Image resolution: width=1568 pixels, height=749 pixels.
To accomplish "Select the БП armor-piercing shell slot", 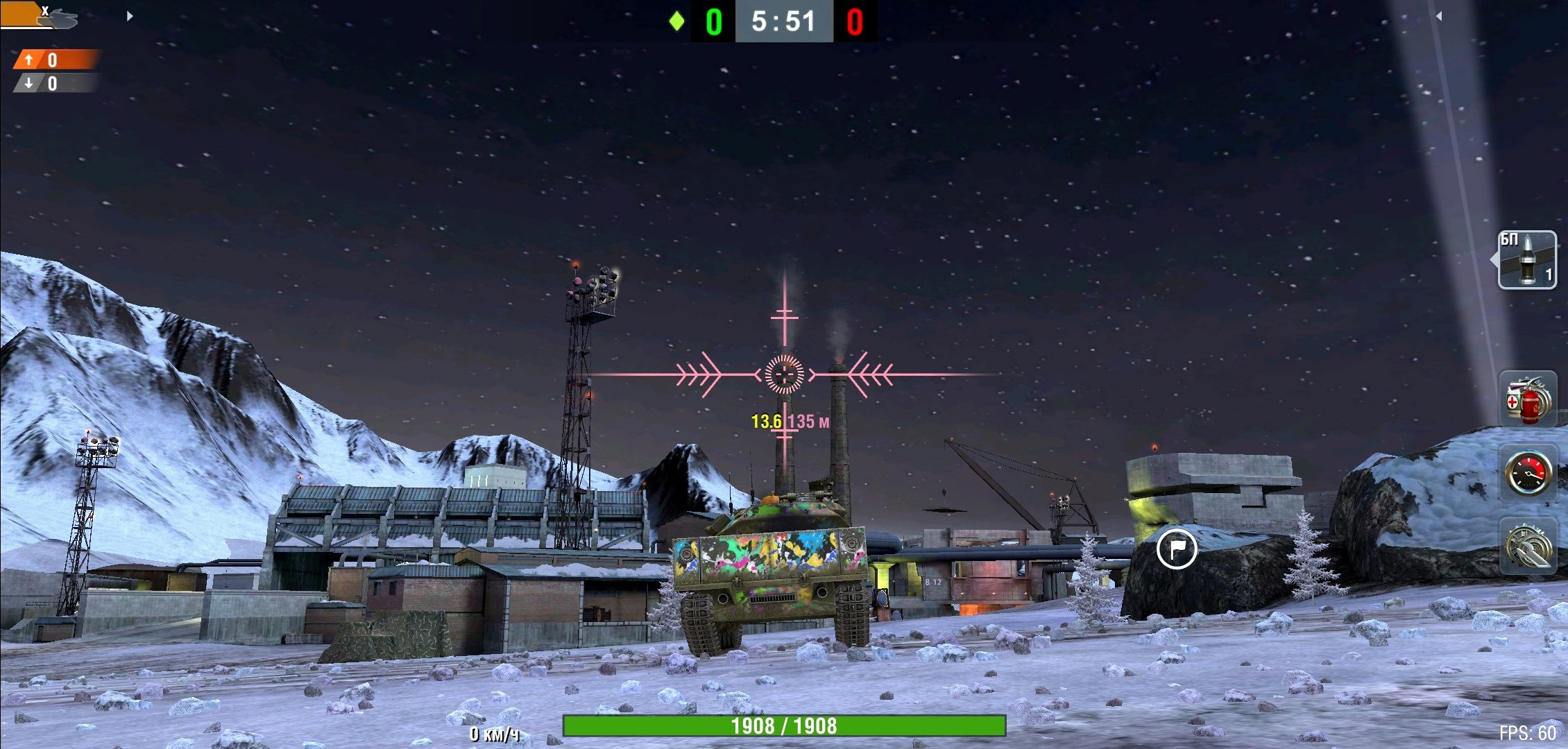I will coord(1526,260).
